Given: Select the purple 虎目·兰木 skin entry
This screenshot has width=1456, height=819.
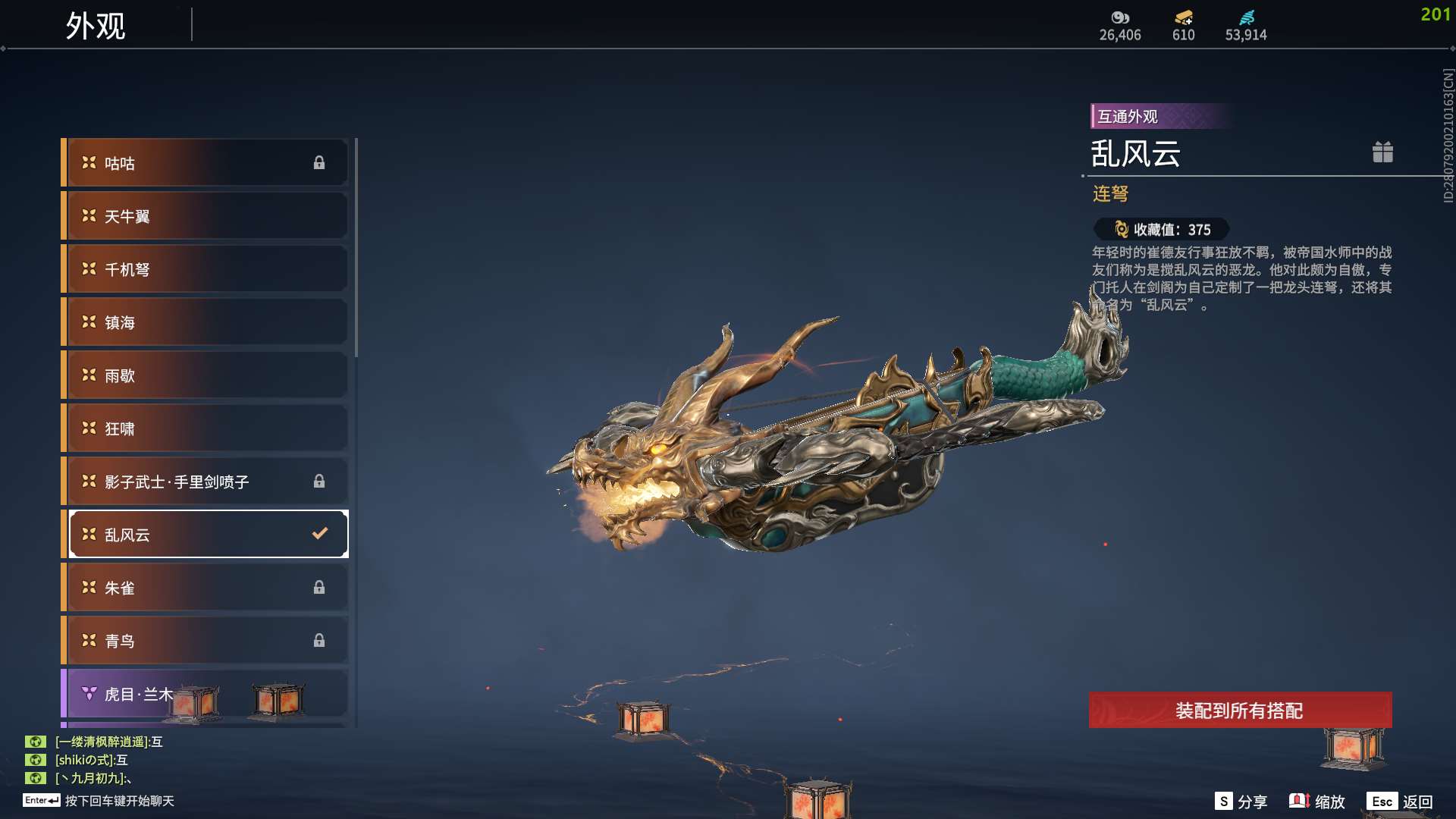Looking at the screenshot, I should pos(206,694).
